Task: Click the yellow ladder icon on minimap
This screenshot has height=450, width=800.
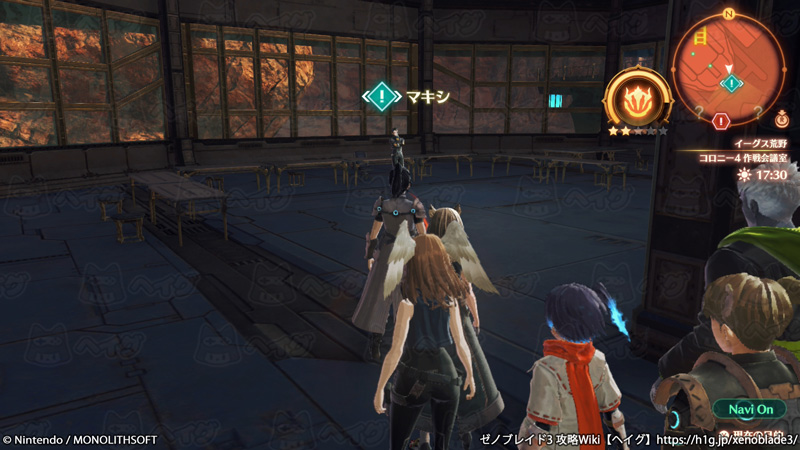Action: (x=700, y=37)
